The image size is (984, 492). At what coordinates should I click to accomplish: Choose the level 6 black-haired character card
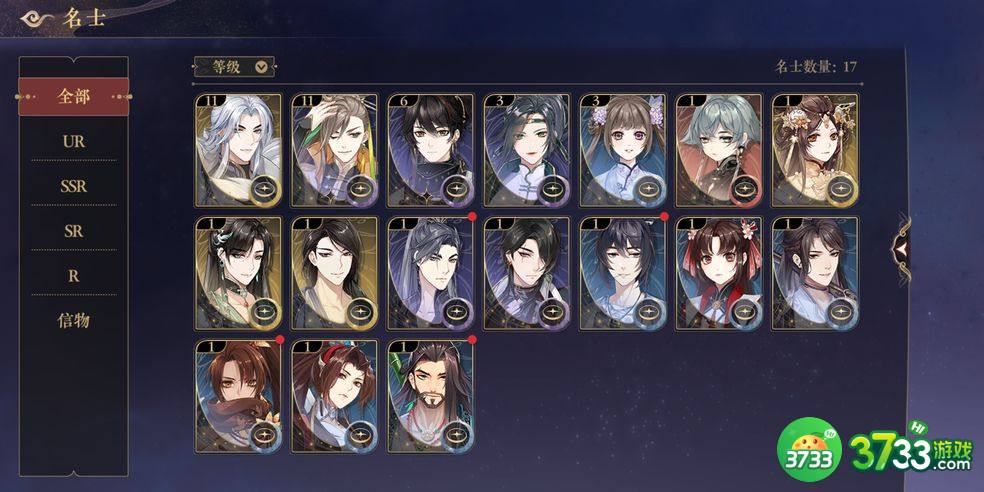[x=430, y=150]
